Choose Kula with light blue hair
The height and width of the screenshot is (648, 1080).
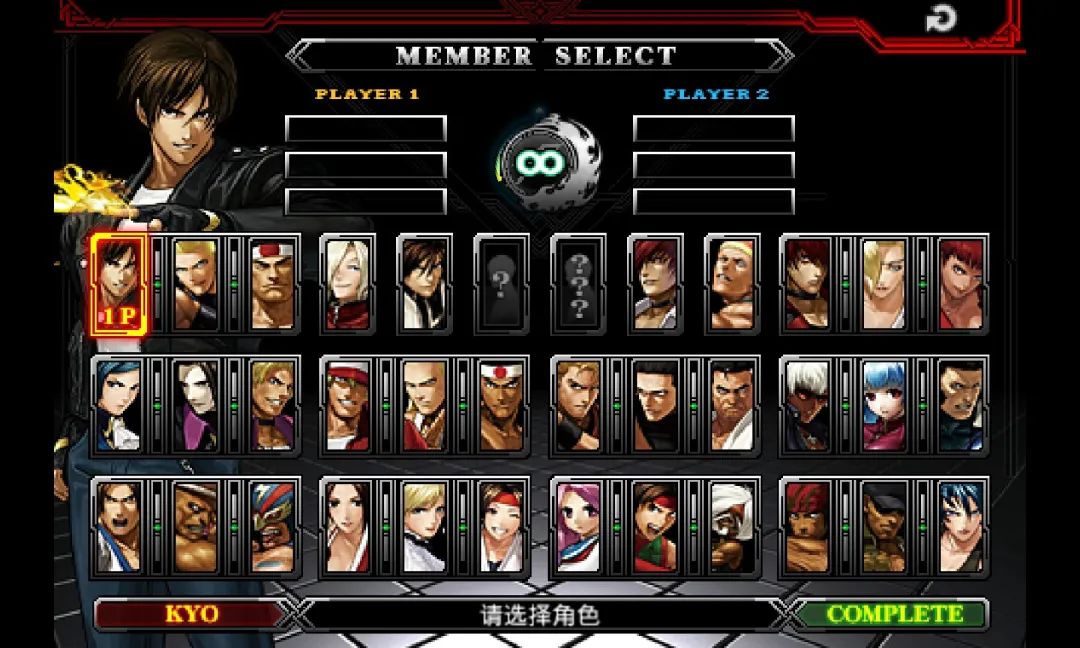pos(884,406)
